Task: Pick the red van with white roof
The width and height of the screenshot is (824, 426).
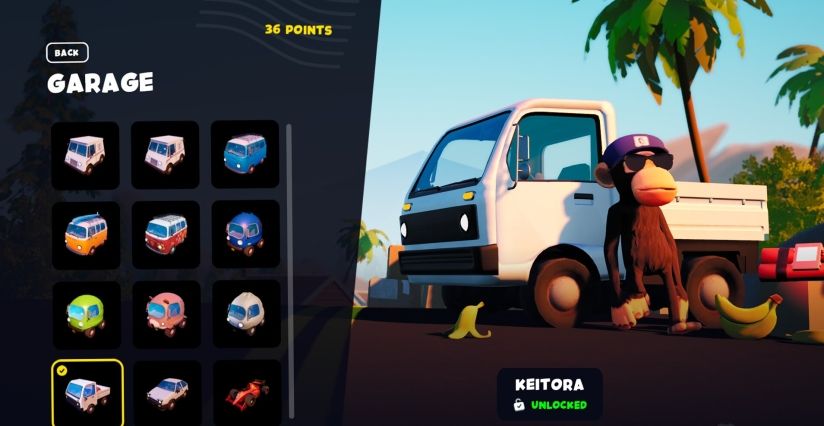Action: (166, 235)
